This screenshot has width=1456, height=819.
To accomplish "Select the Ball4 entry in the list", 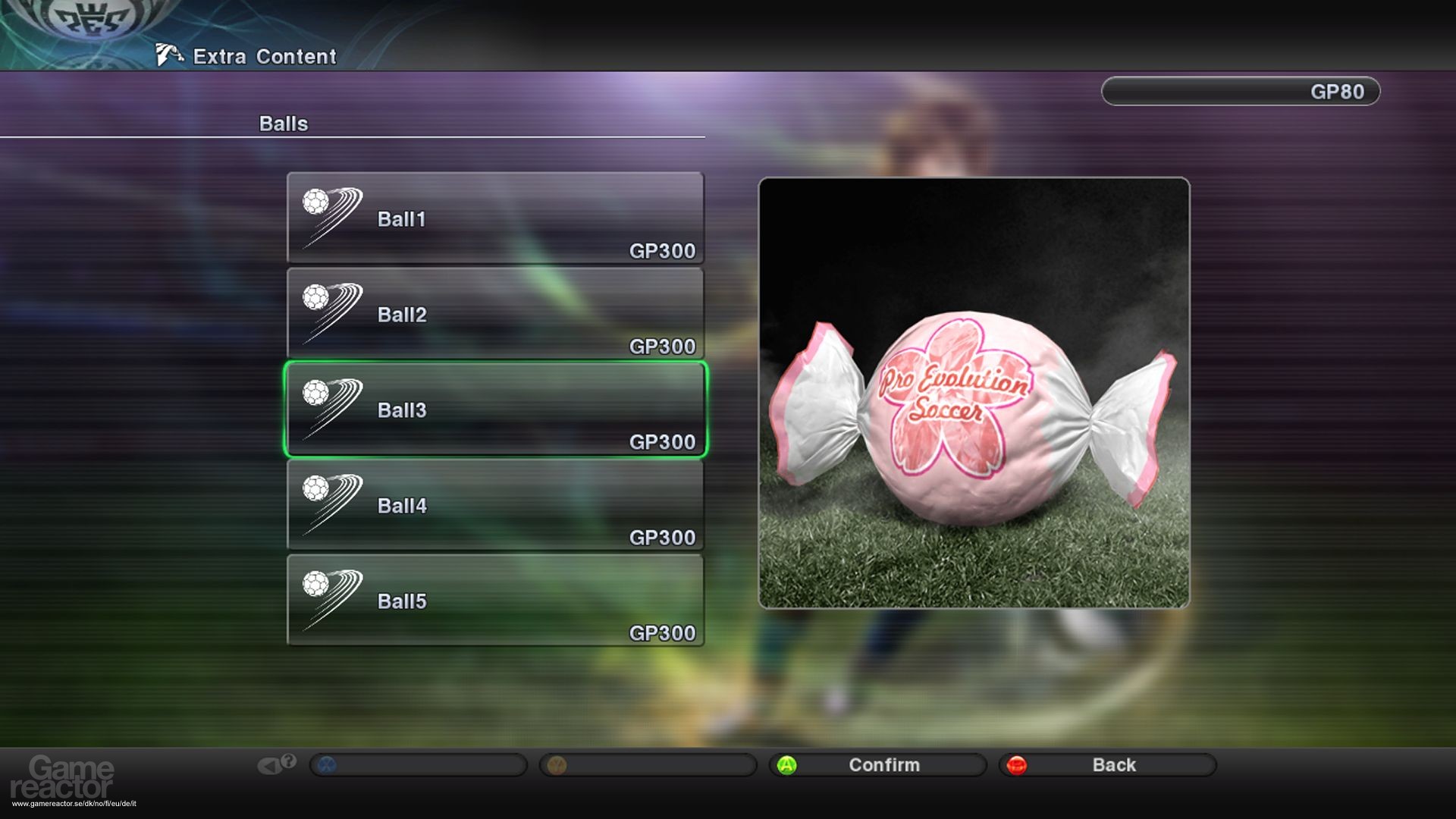I will coord(494,505).
